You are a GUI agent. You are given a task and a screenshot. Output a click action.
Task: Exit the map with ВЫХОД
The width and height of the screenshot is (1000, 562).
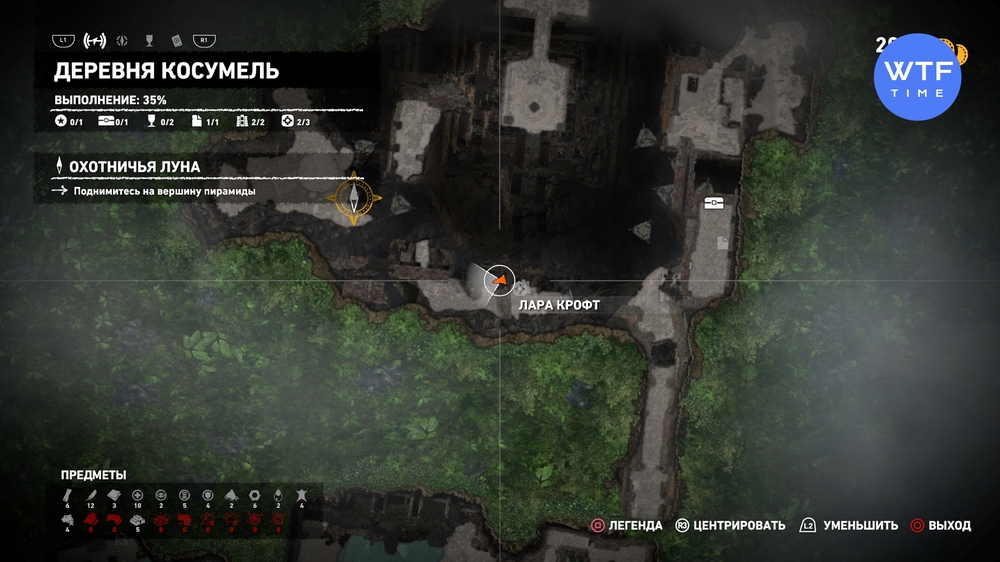tap(940, 525)
